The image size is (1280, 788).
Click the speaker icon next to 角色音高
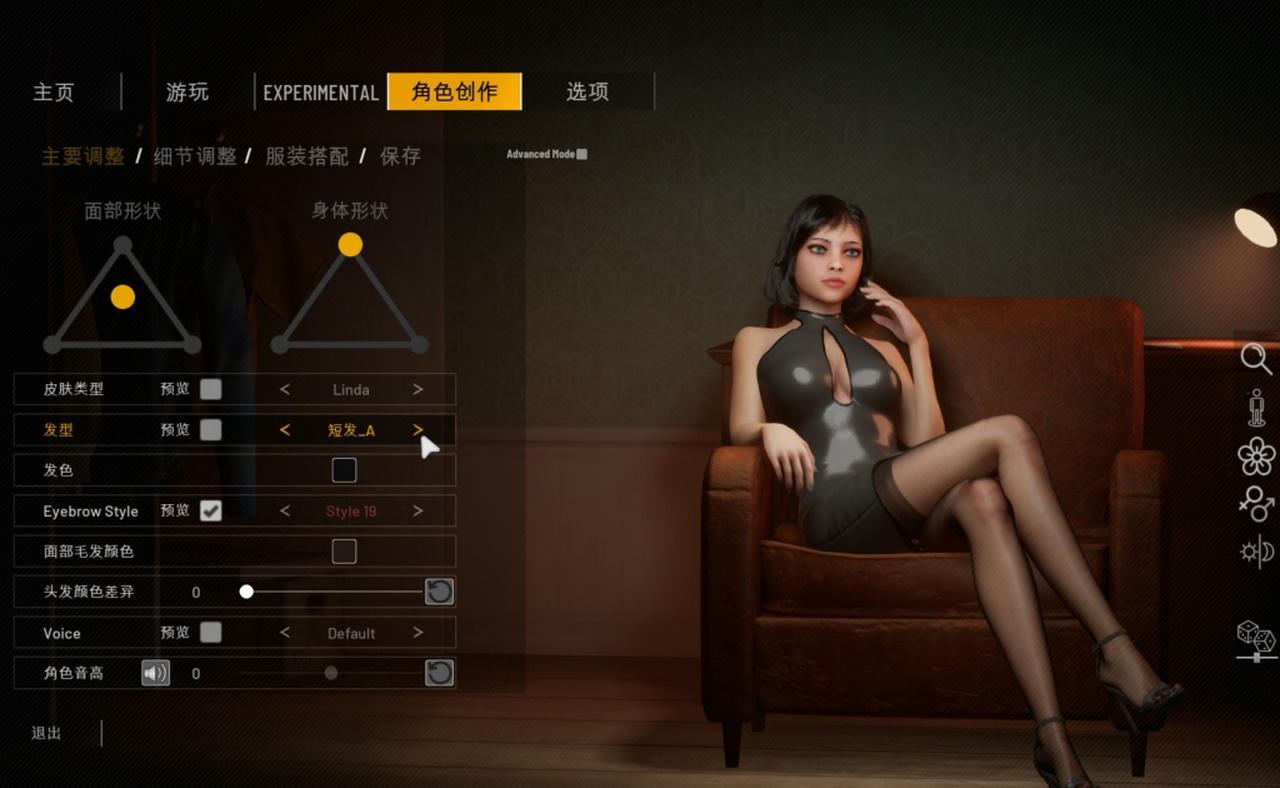(x=155, y=673)
